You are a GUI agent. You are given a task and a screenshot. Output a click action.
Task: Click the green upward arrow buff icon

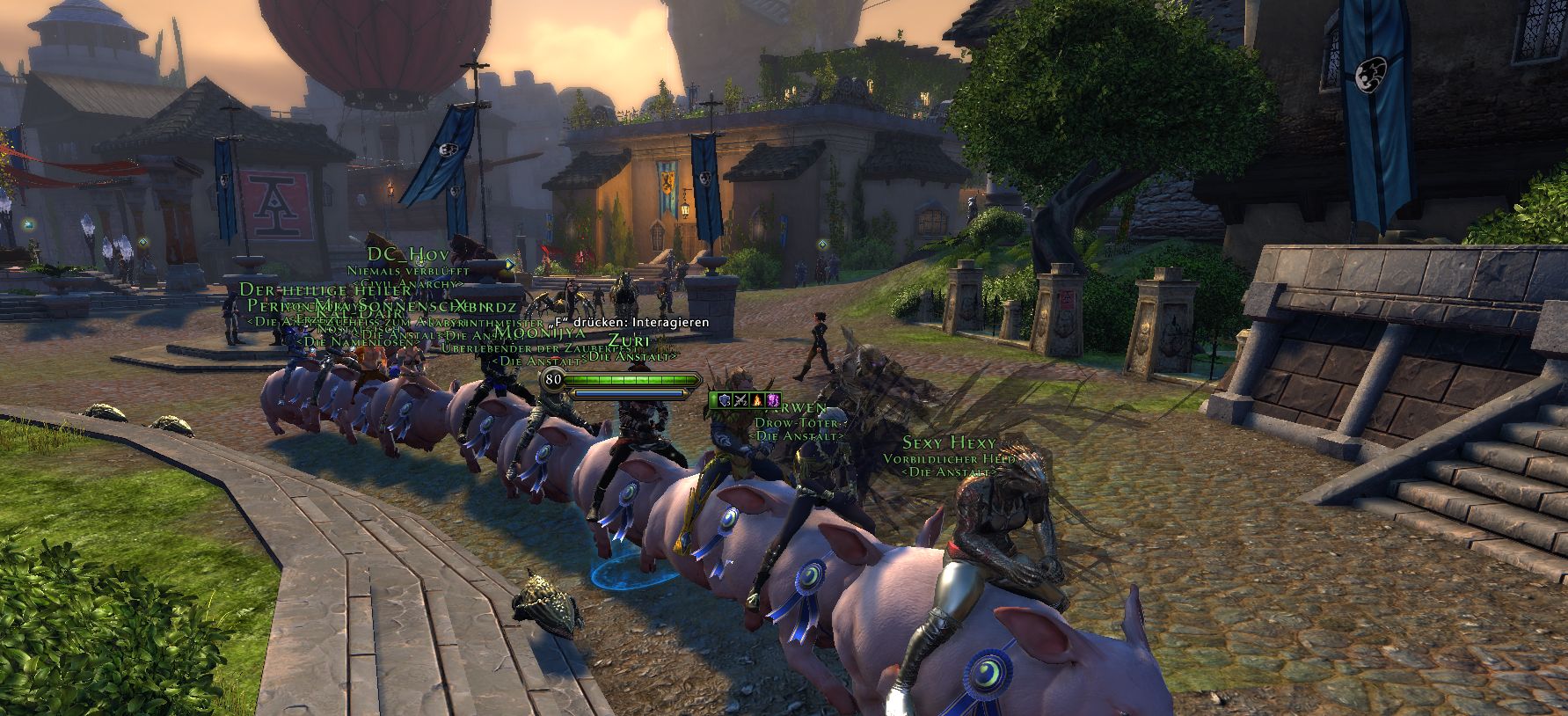click(x=713, y=400)
